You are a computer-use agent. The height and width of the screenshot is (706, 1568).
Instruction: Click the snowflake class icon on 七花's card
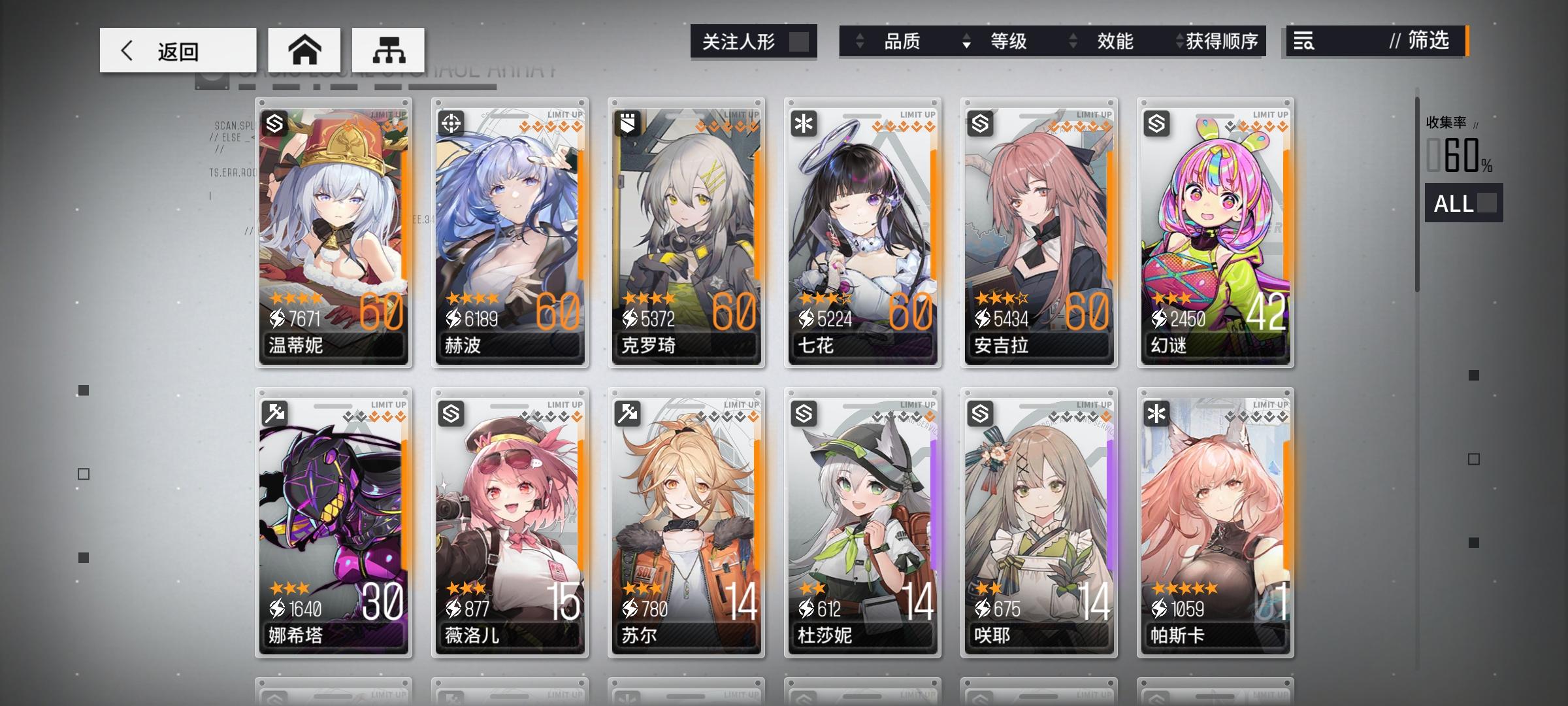803,122
